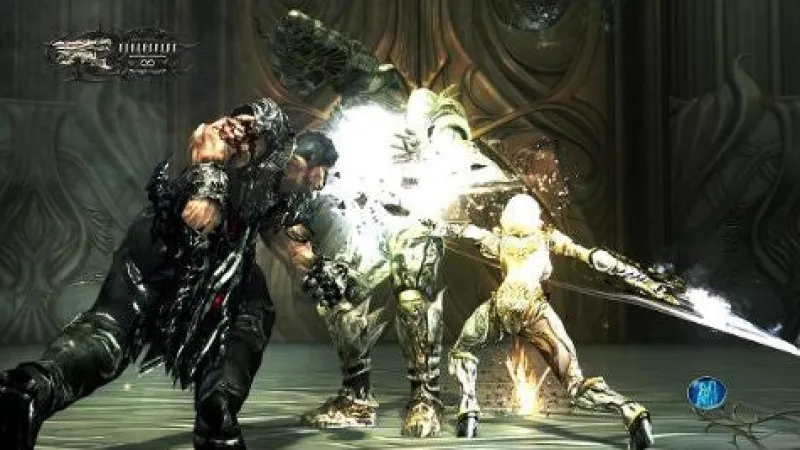Click the blue glowing orb ability icon
The image size is (800, 450).
coord(707,393)
